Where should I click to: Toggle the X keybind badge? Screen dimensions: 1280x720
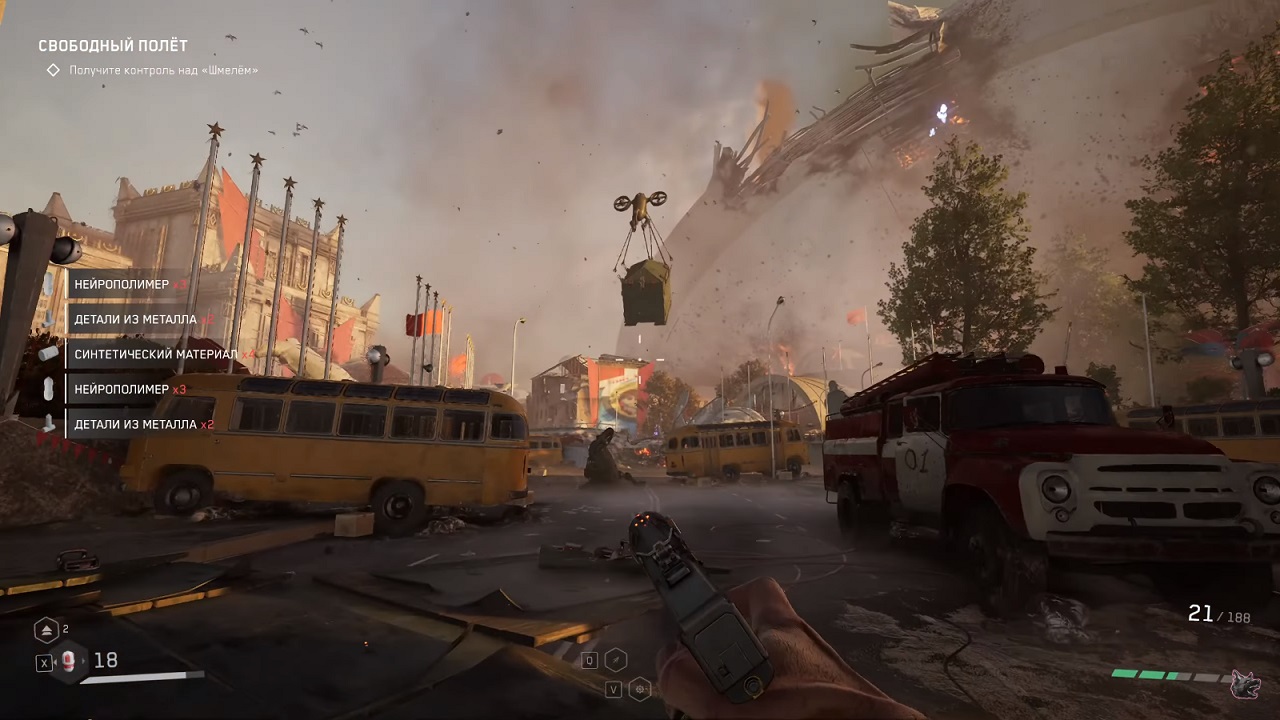[x=43, y=661]
